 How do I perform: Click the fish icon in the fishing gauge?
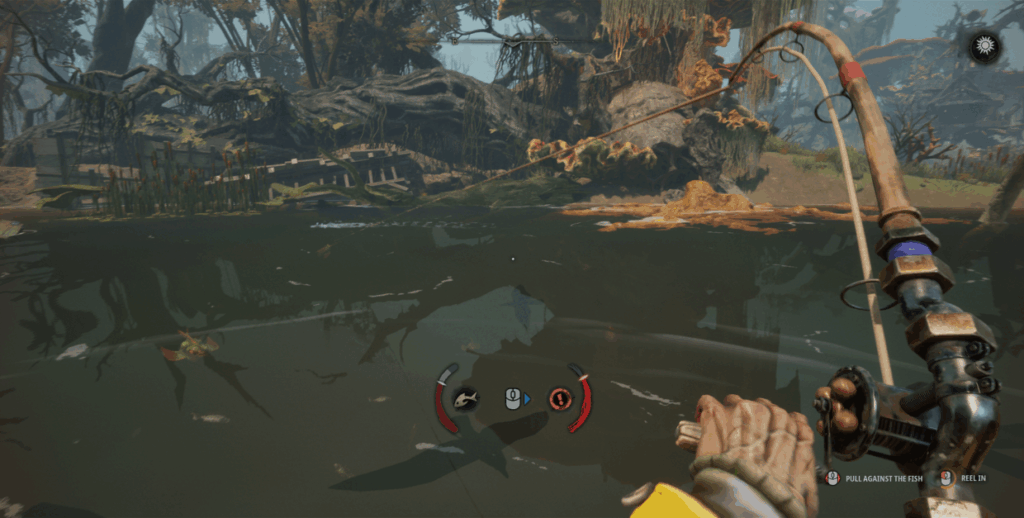tap(465, 399)
